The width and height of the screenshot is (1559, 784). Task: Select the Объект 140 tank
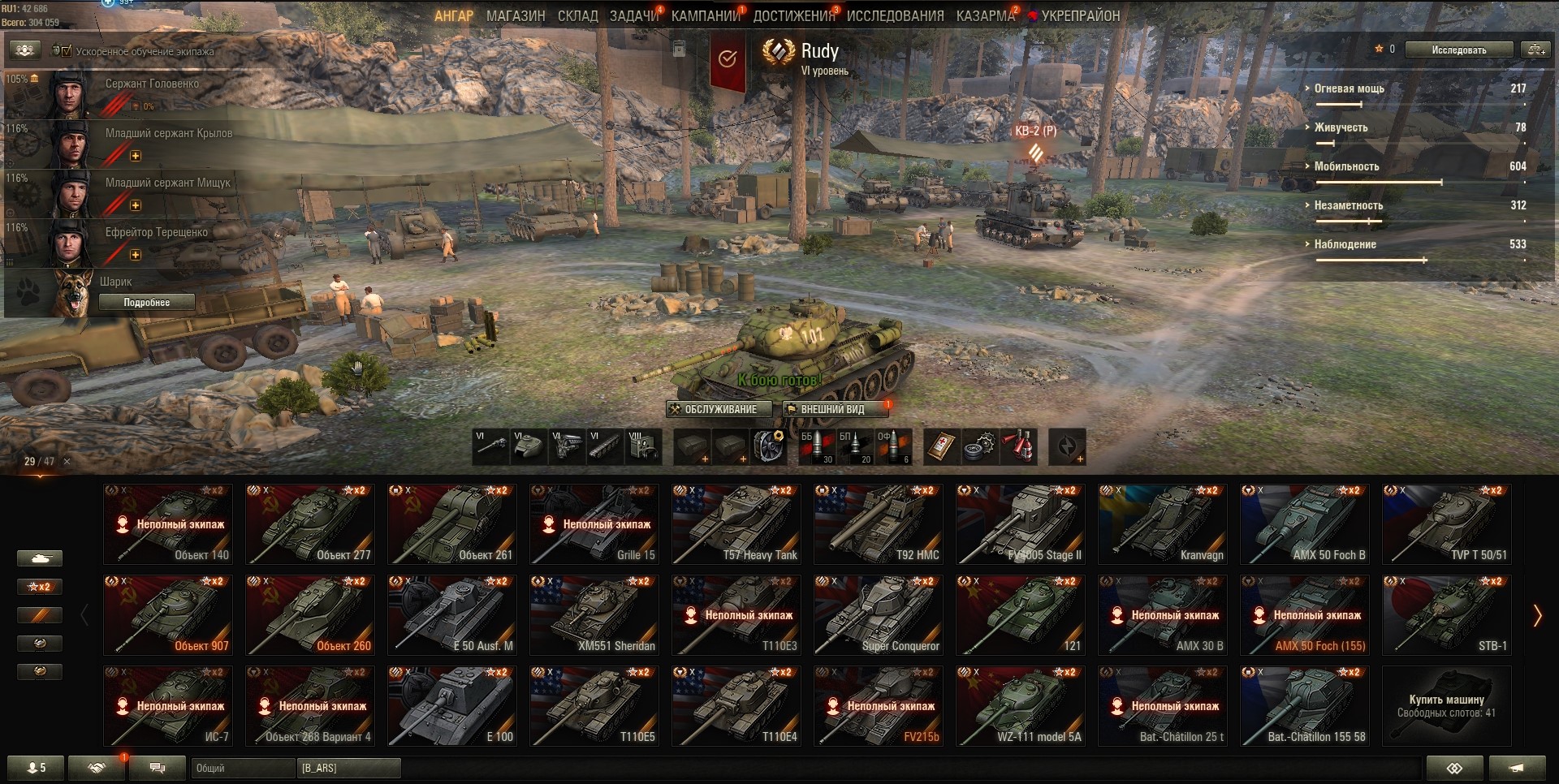(168, 524)
